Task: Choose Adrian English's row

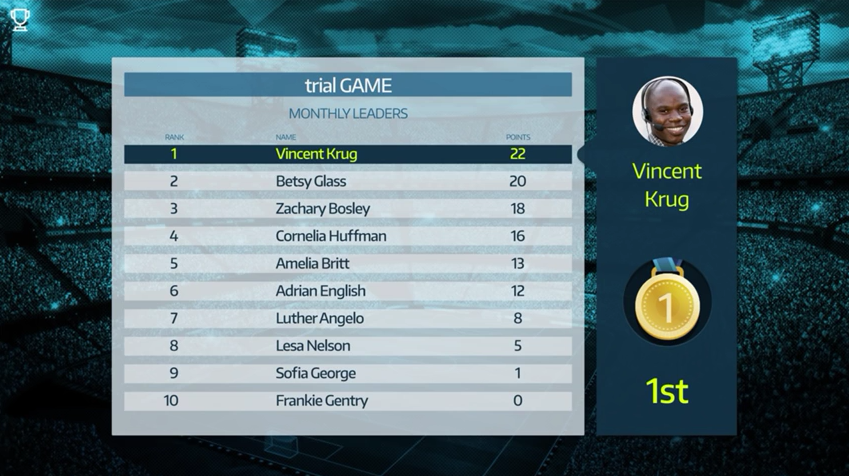Action: [x=348, y=291]
